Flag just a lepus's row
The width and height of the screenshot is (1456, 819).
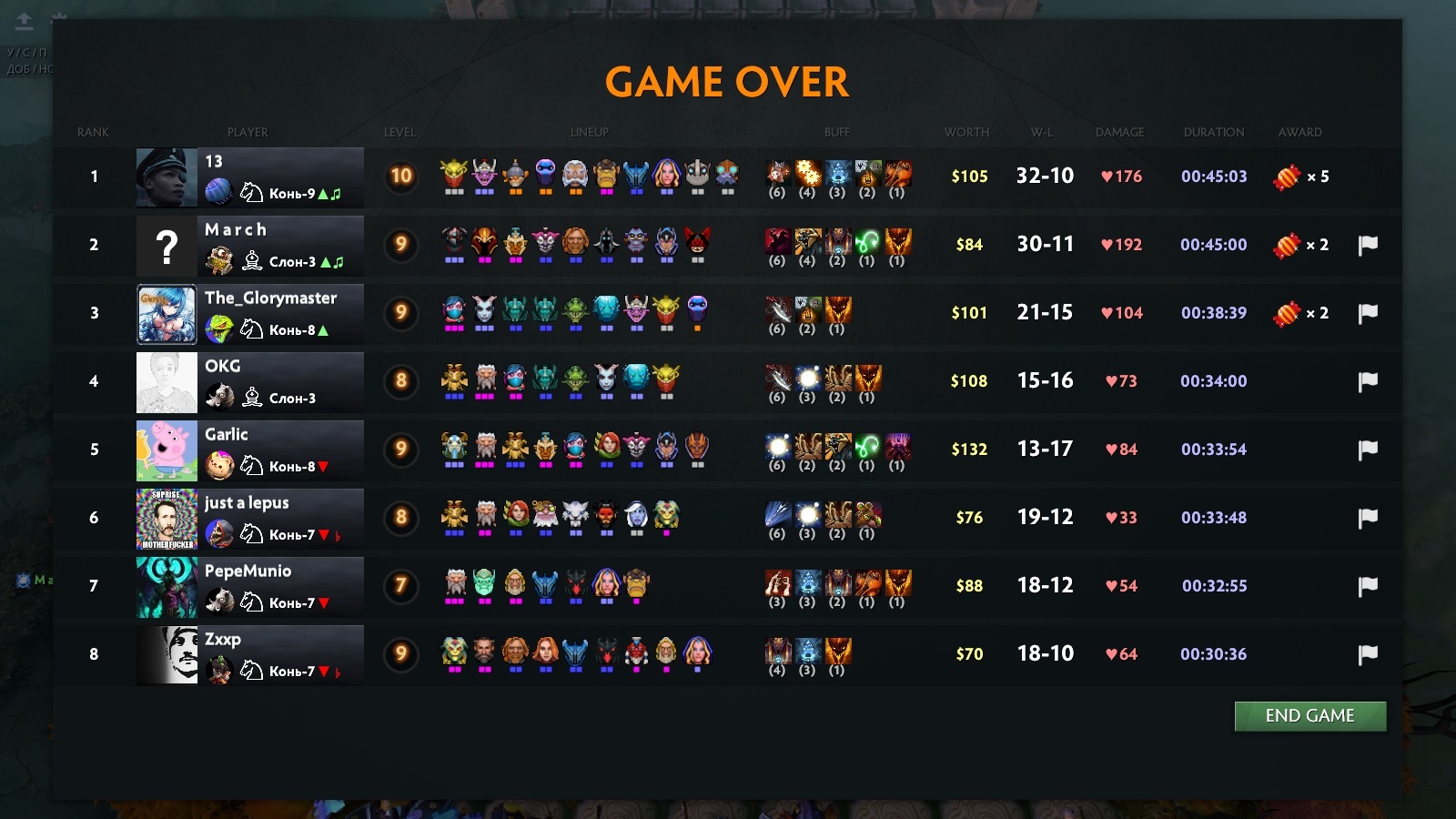(1368, 518)
